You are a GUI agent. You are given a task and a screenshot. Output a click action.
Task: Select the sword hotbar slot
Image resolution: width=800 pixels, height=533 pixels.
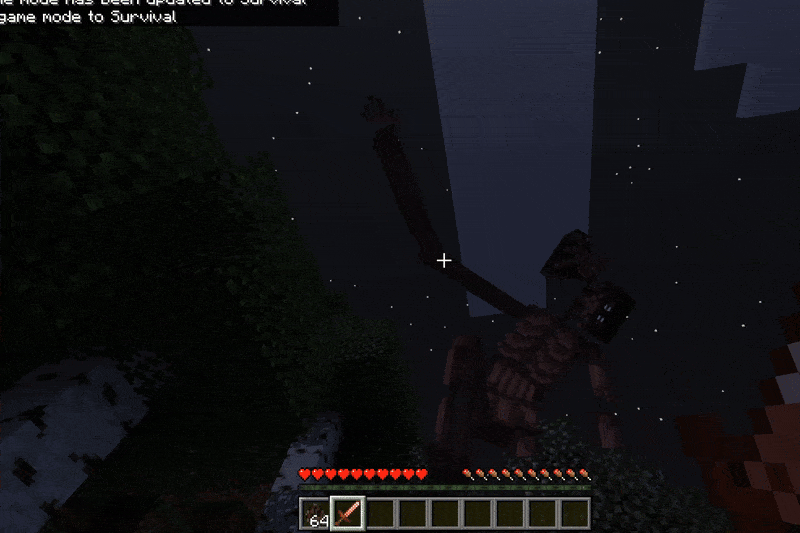click(x=347, y=514)
